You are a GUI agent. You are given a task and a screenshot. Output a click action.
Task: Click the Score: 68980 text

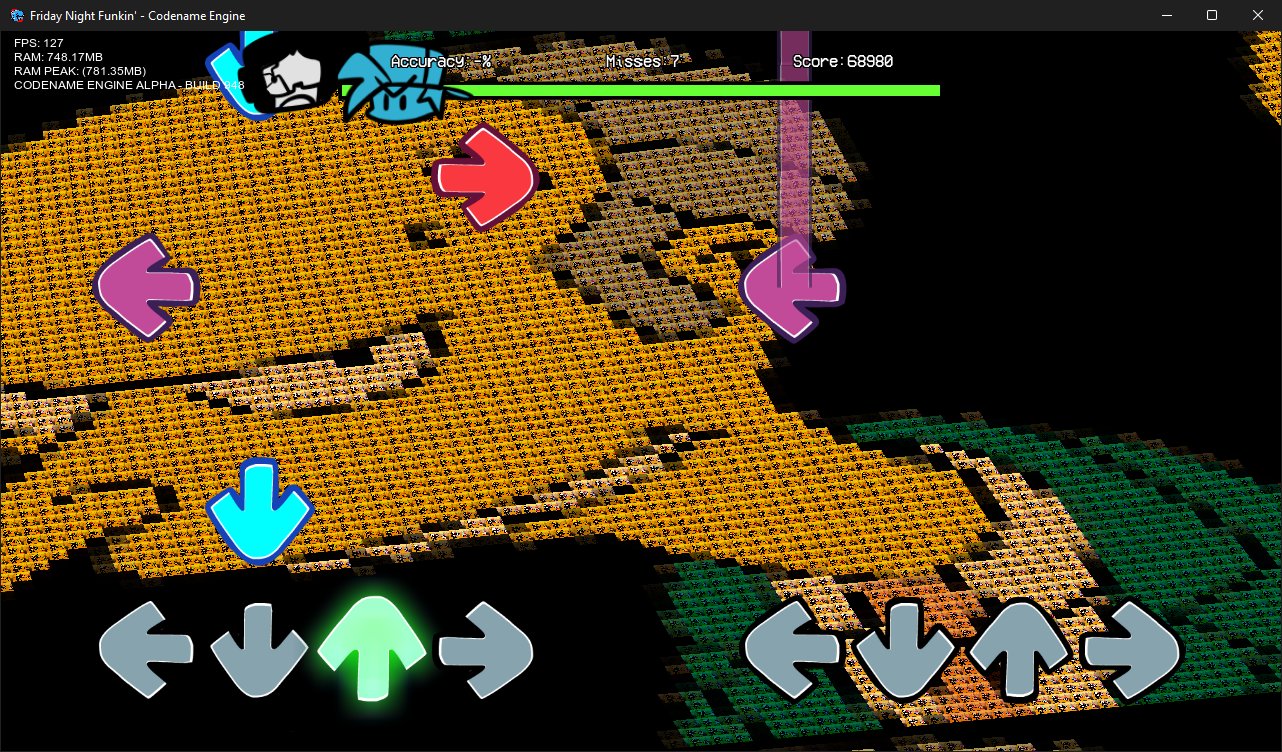843,61
